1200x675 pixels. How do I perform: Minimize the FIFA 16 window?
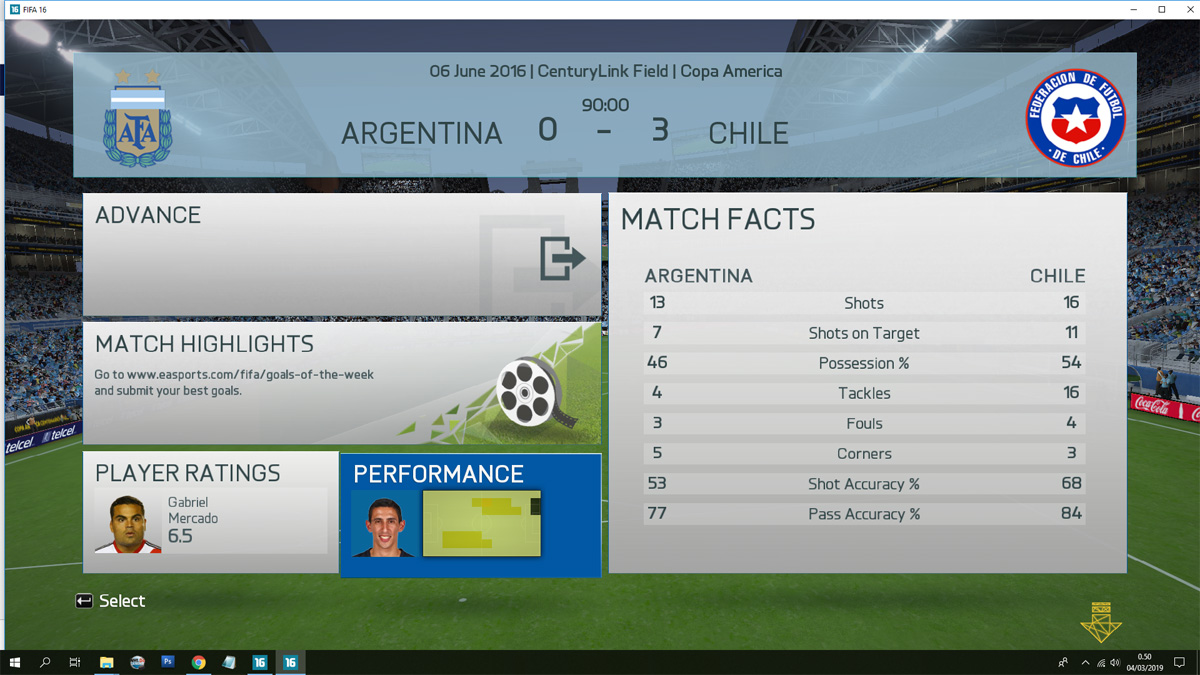[x=1136, y=9]
